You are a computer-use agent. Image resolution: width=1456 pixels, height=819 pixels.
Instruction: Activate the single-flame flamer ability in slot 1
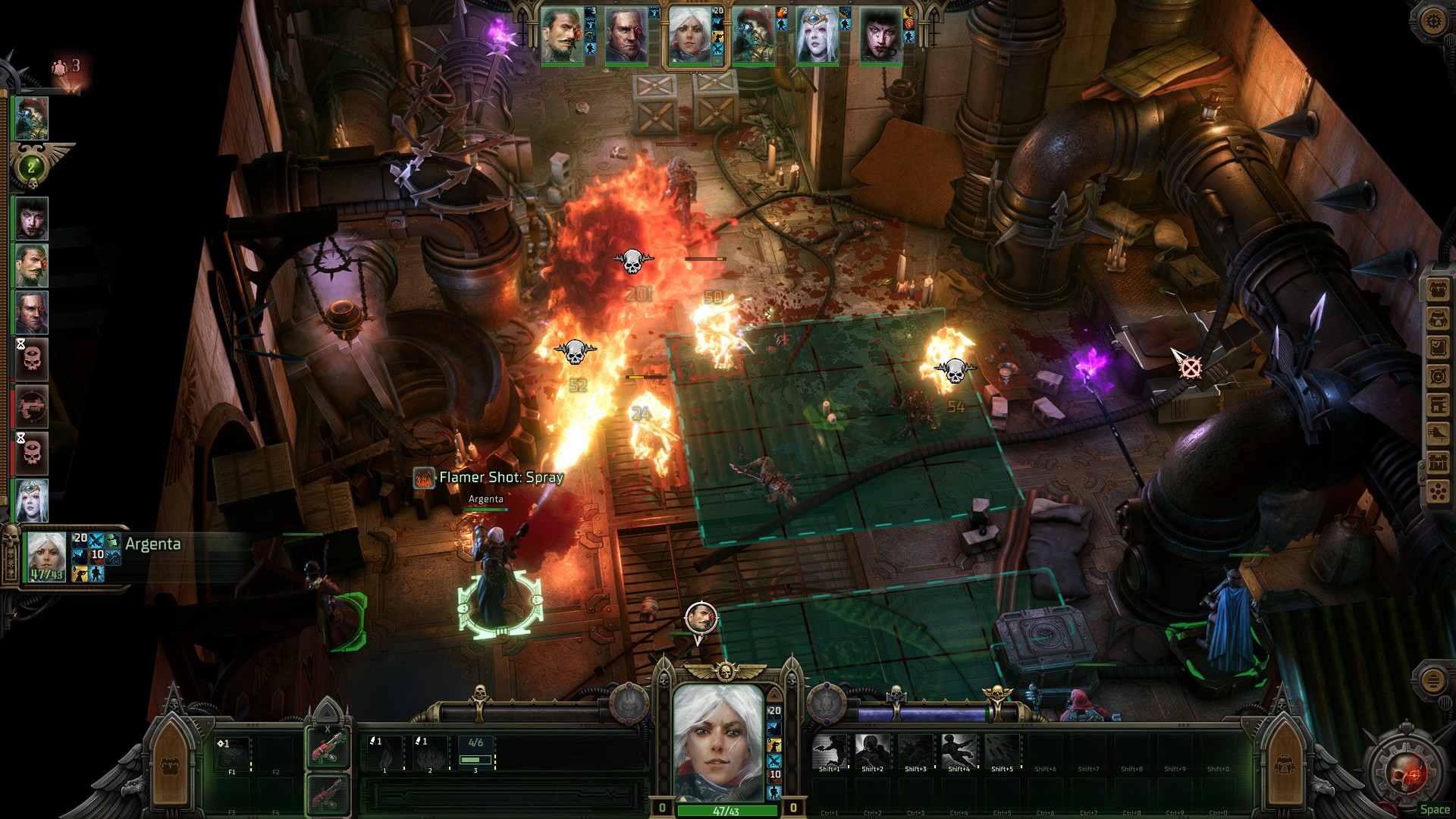pyautogui.click(x=385, y=754)
